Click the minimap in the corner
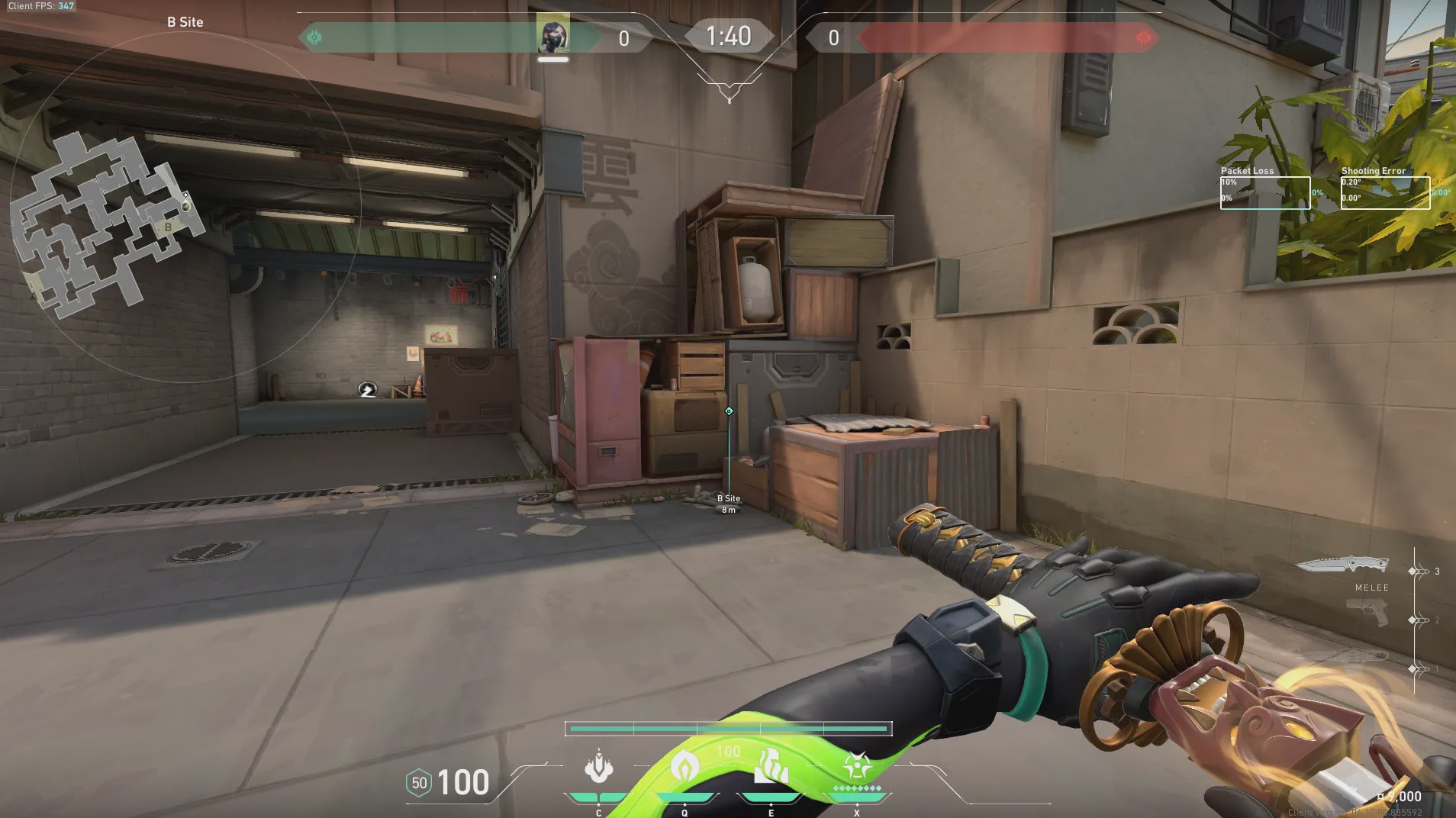This screenshot has height=818, width=1456. (107, 221)
